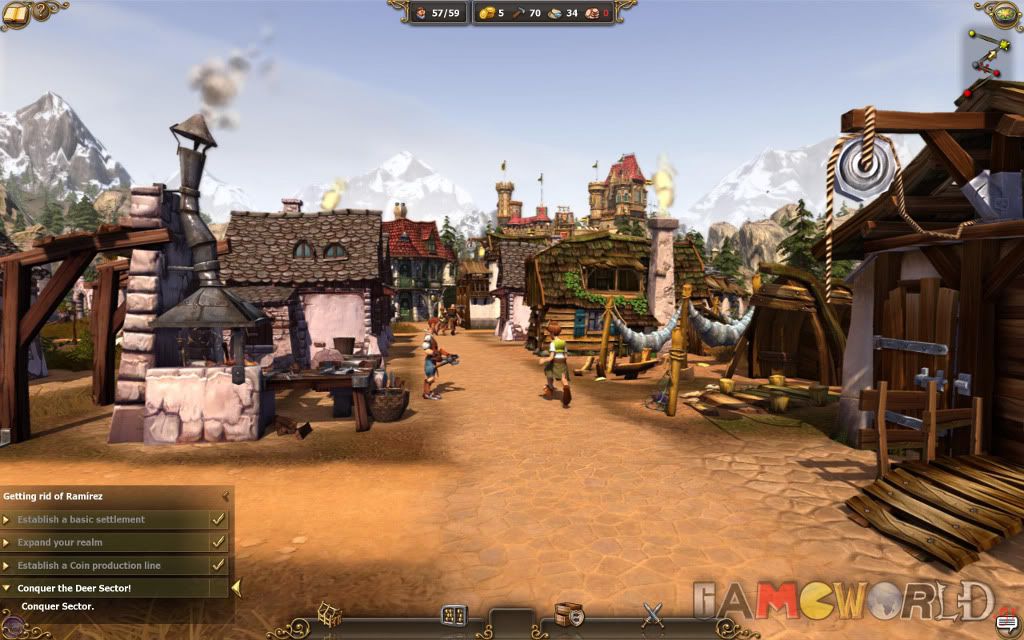1024x640 pixels.
Task: Expand 'Establish a Coin production line' objective
Action: click(x=8, y=566)
